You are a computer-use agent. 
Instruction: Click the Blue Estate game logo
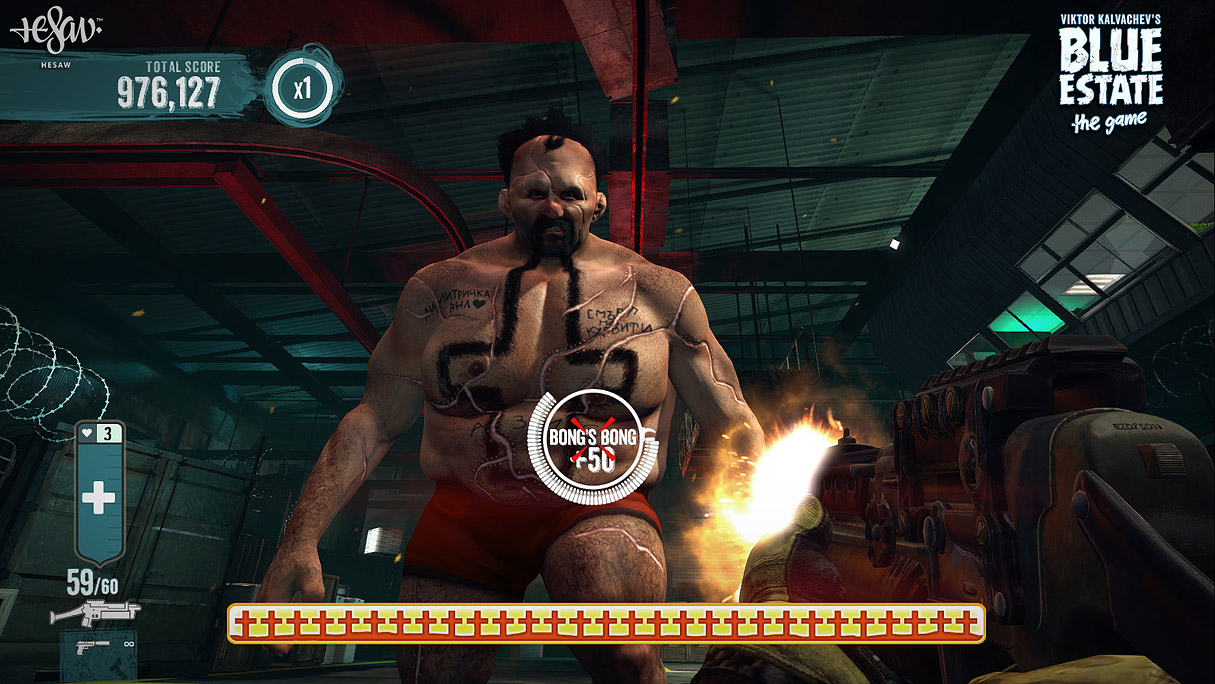1110,75
